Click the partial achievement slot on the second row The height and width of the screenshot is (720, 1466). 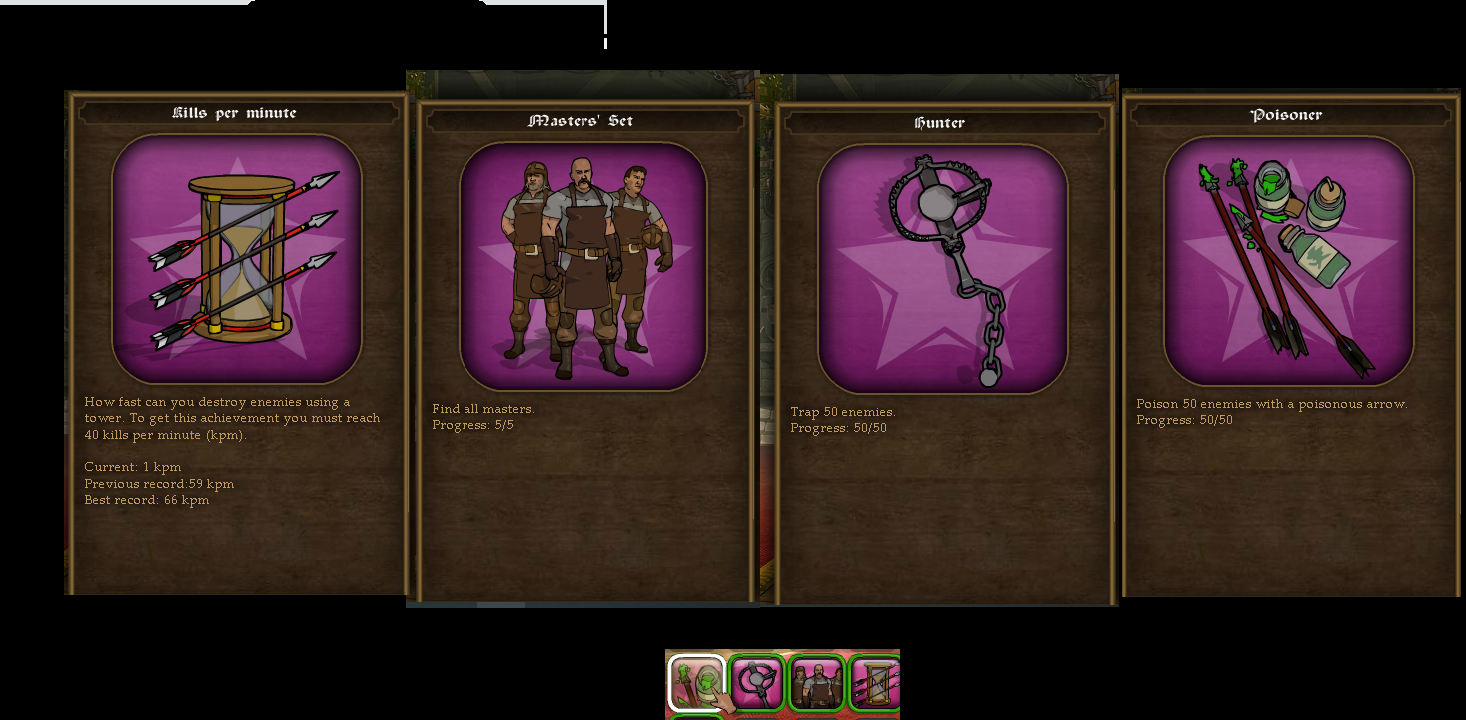pyautogui.click(x=696, y=716)
